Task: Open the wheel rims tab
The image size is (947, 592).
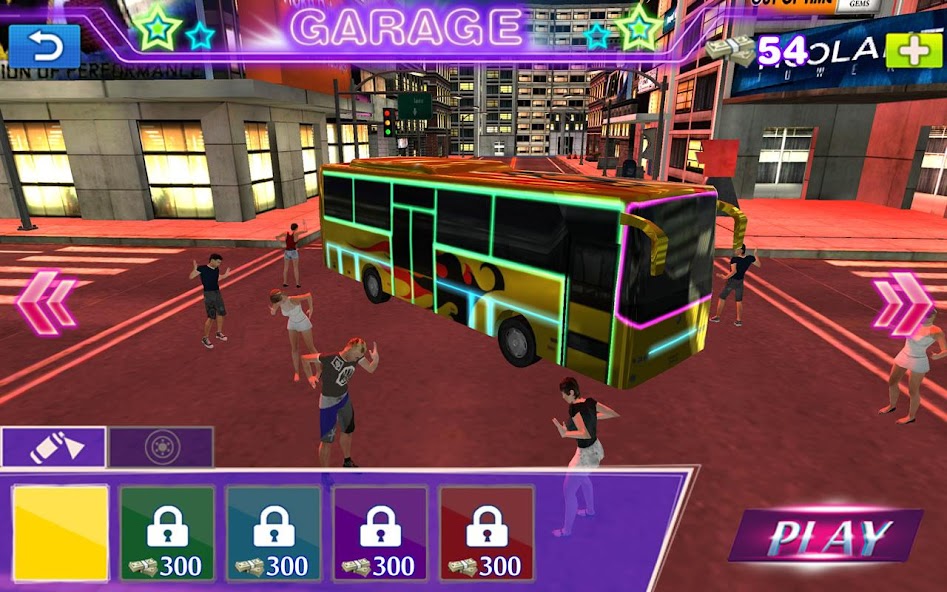Action: click(161, 446)
